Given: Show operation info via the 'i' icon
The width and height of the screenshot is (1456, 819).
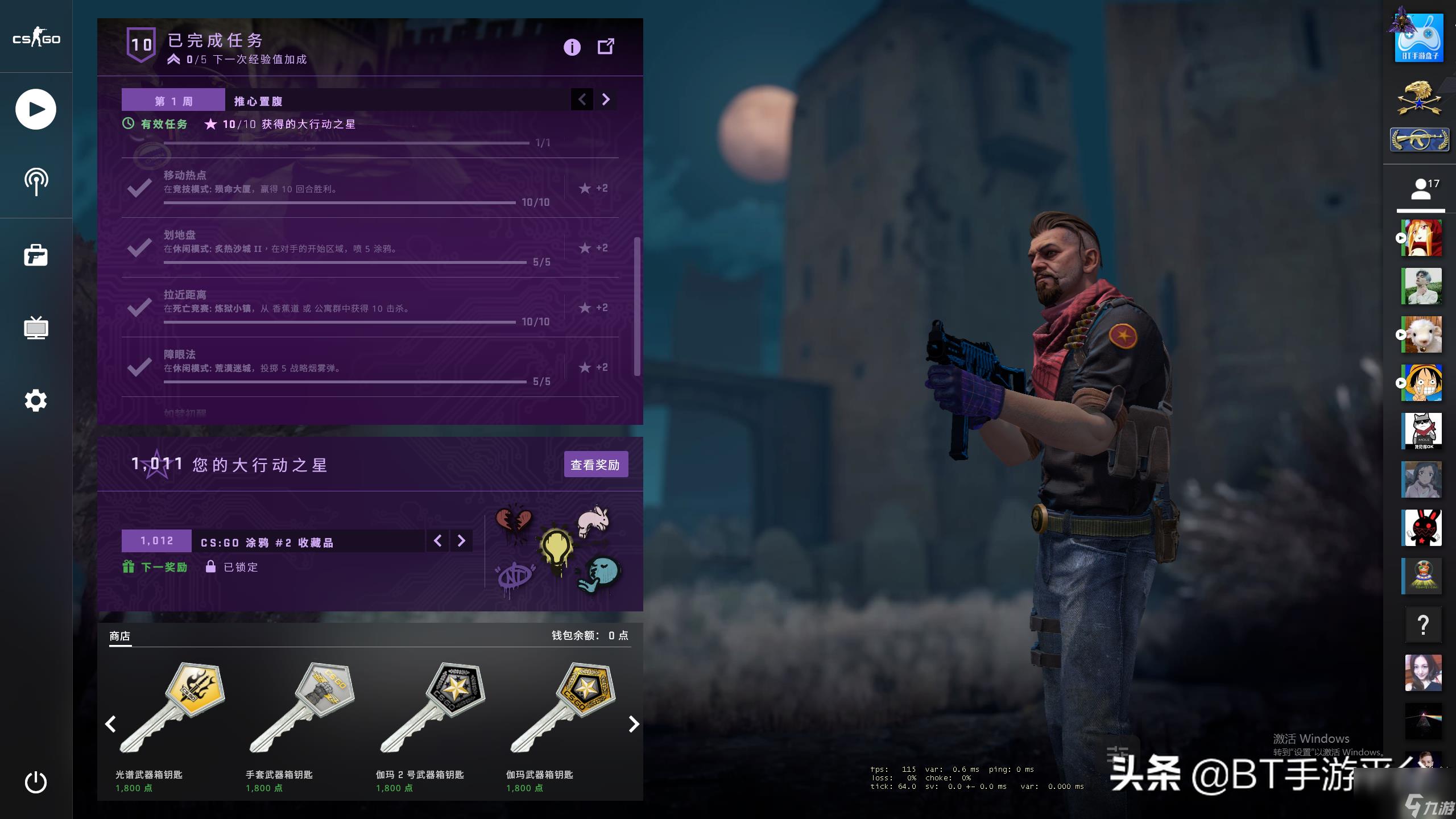Looking at the screenshot, I should click(572, 47).
